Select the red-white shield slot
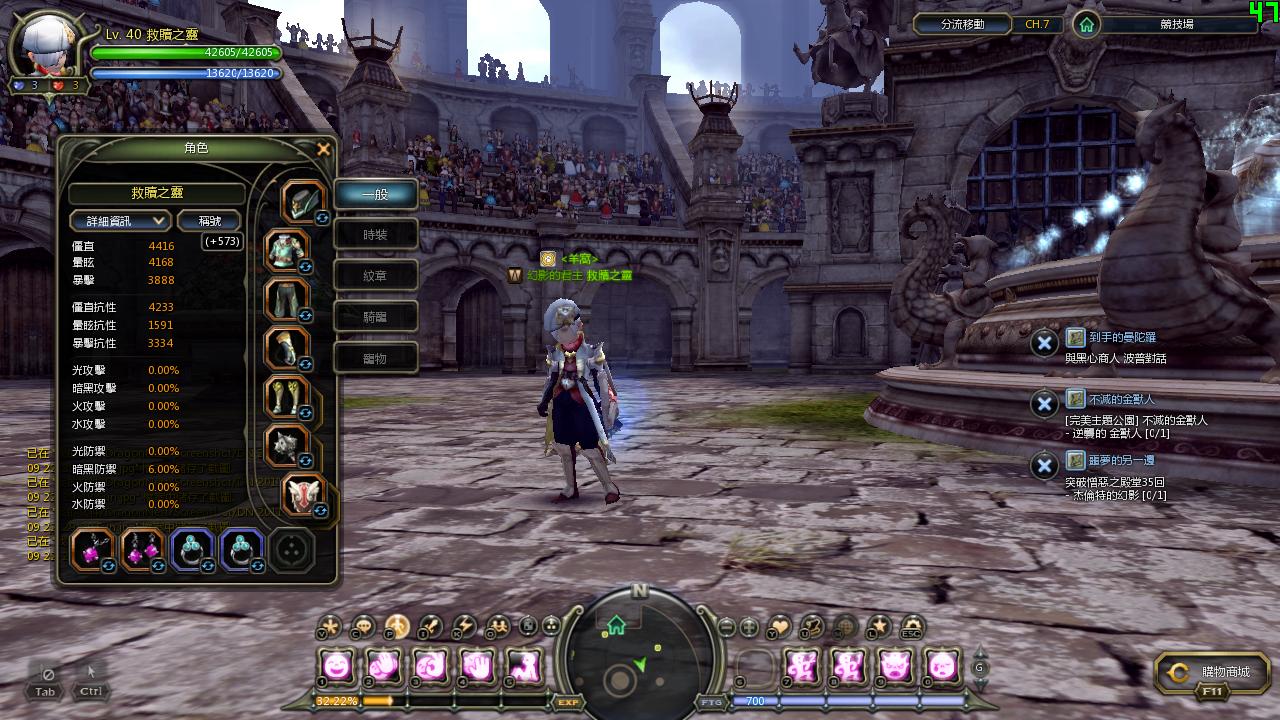Viewport: 1280px width, 720px height. tap(303, 494)
